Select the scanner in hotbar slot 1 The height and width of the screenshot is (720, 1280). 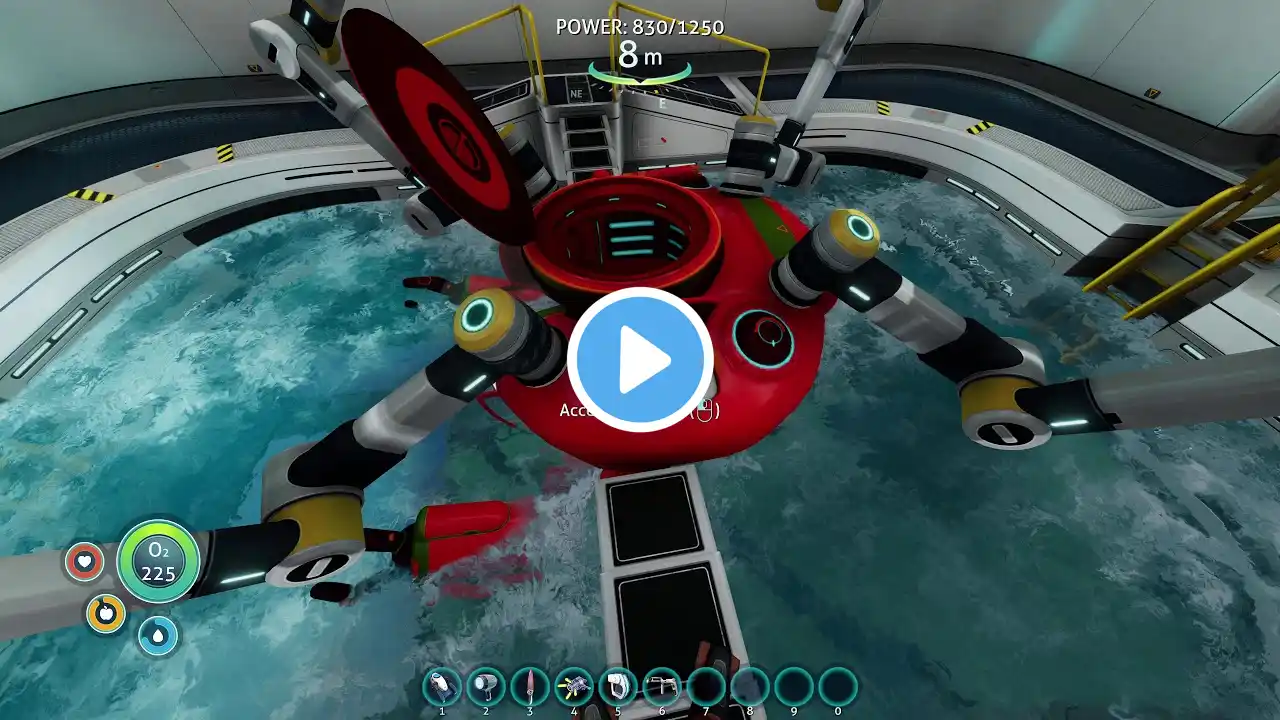(x=442, y=687)
